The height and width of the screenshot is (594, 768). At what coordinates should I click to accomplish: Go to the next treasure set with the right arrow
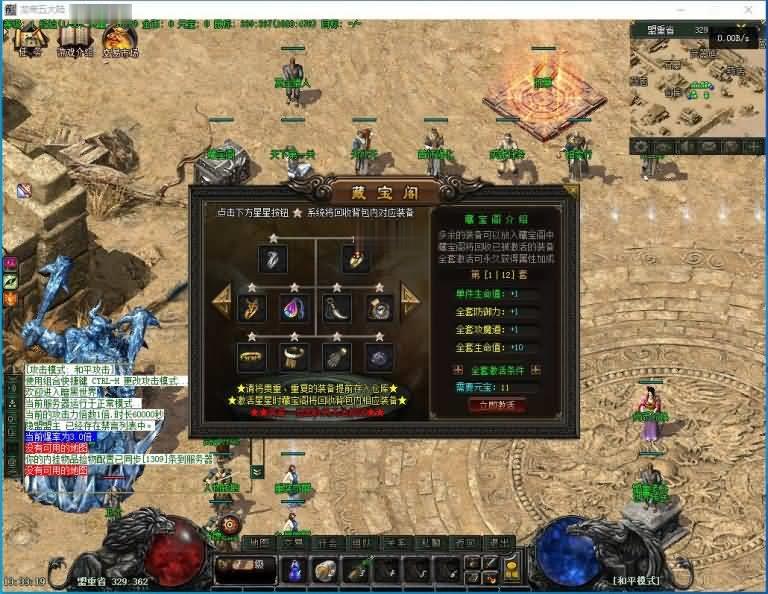(x=410, y=296)
